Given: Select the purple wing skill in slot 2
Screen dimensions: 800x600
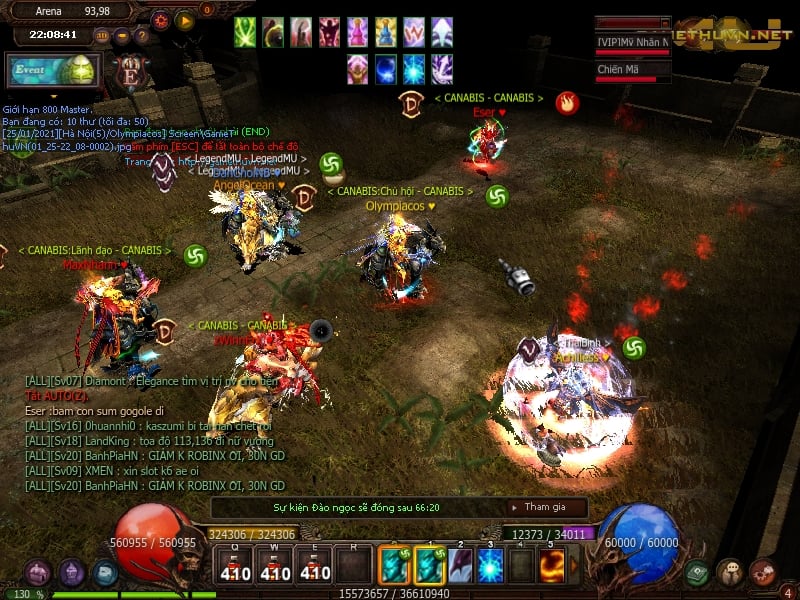Looking at the screenshot, I should pyautogui.click(x=460, y=567).
